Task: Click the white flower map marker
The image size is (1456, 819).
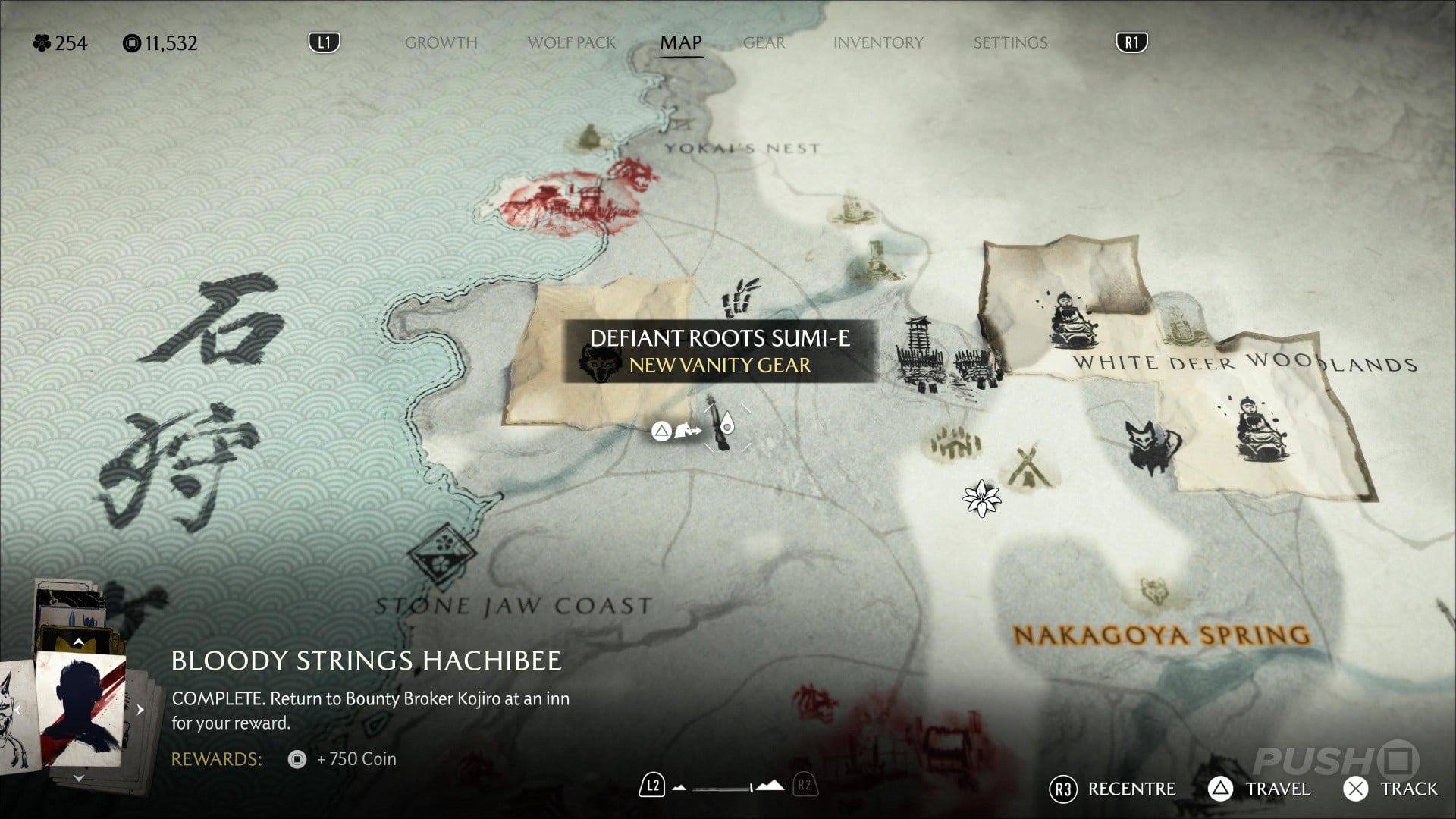Action: (981, 498)
